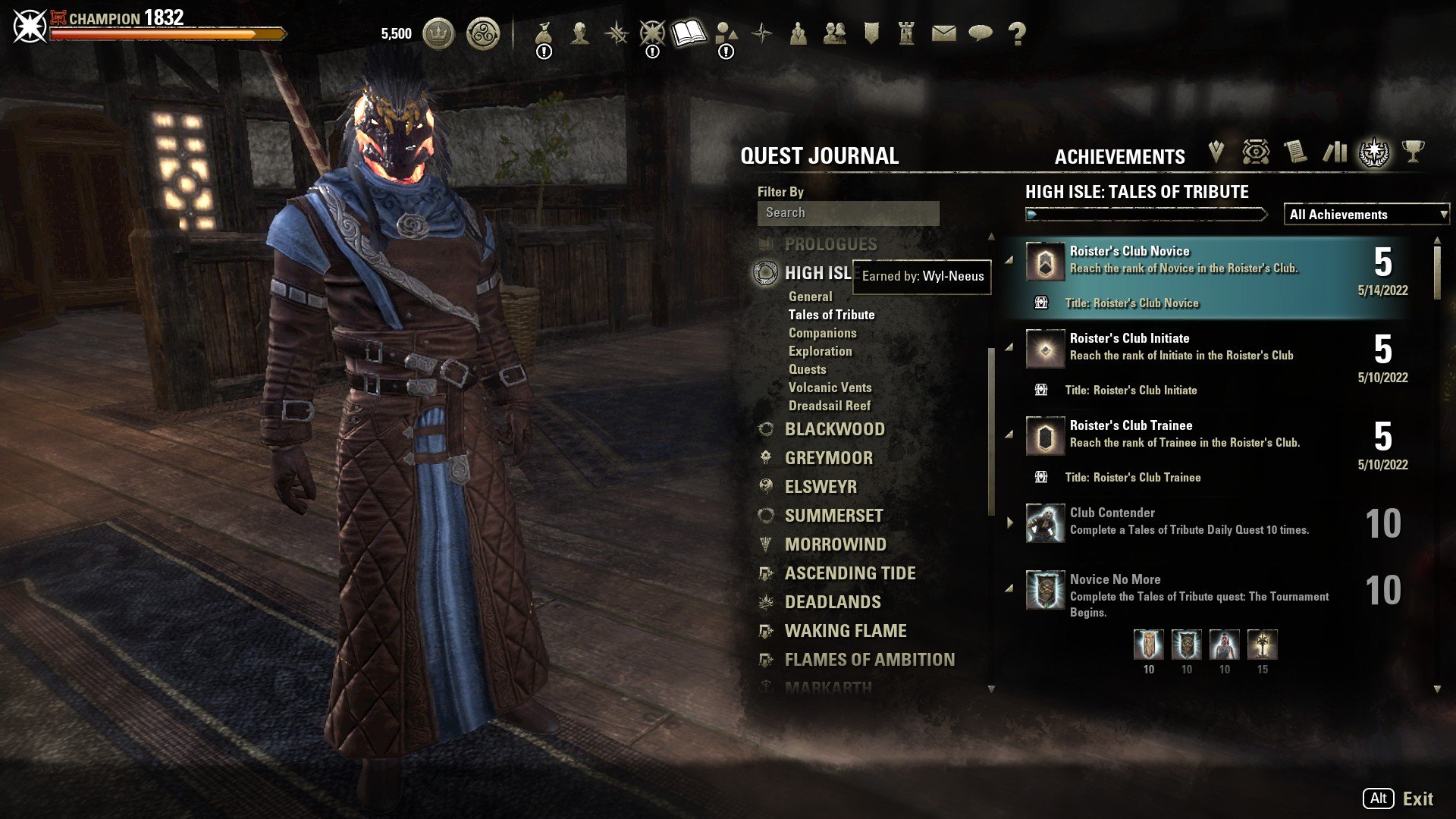Open the Morrowind category
This screenshot has width=1456, height=819.
(x=835, y=544)
